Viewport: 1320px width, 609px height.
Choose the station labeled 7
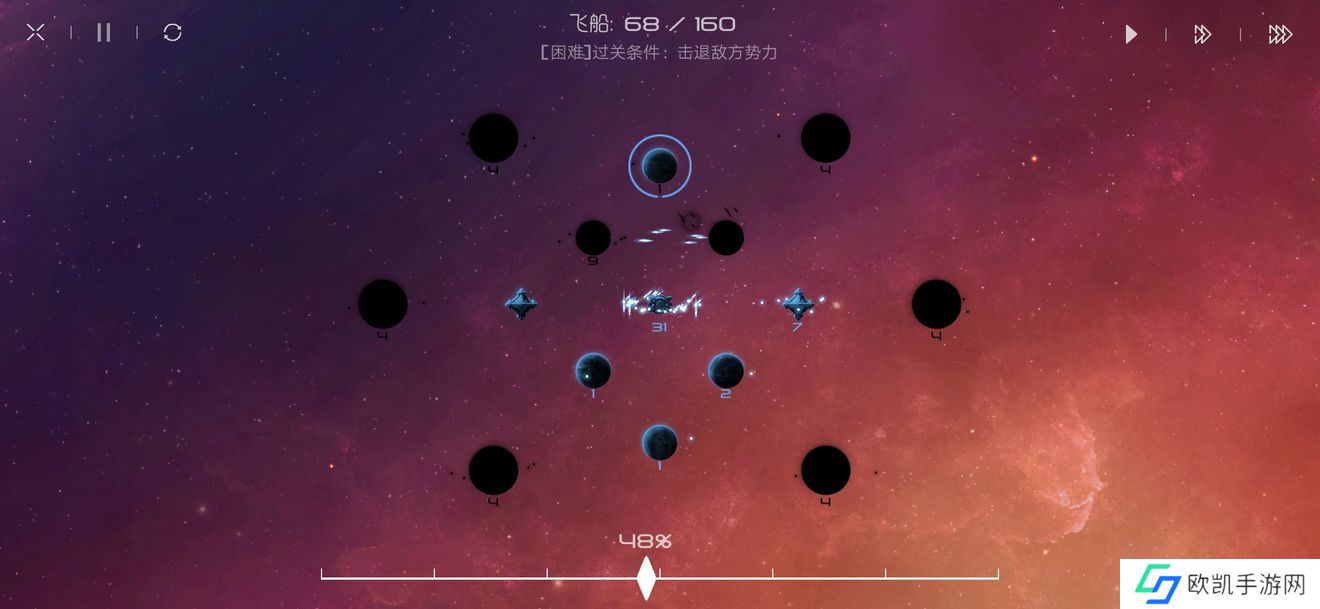click(x=797, y=303)
